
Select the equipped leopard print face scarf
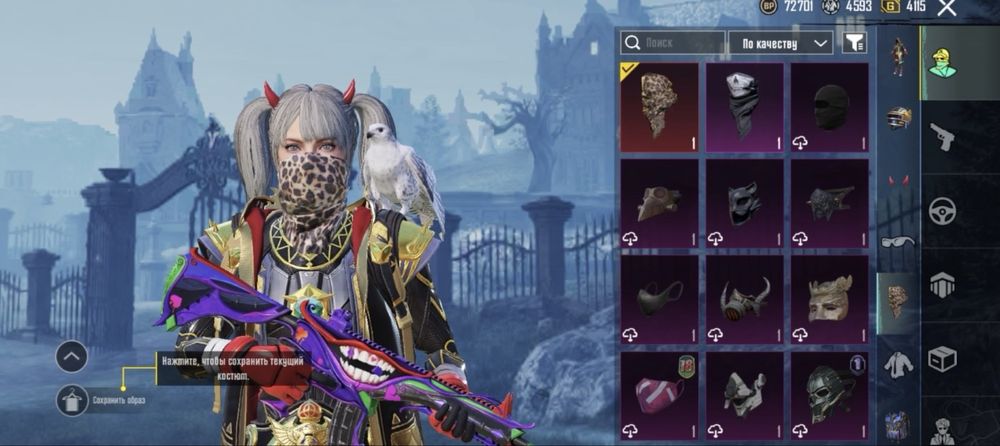(658, 107)
